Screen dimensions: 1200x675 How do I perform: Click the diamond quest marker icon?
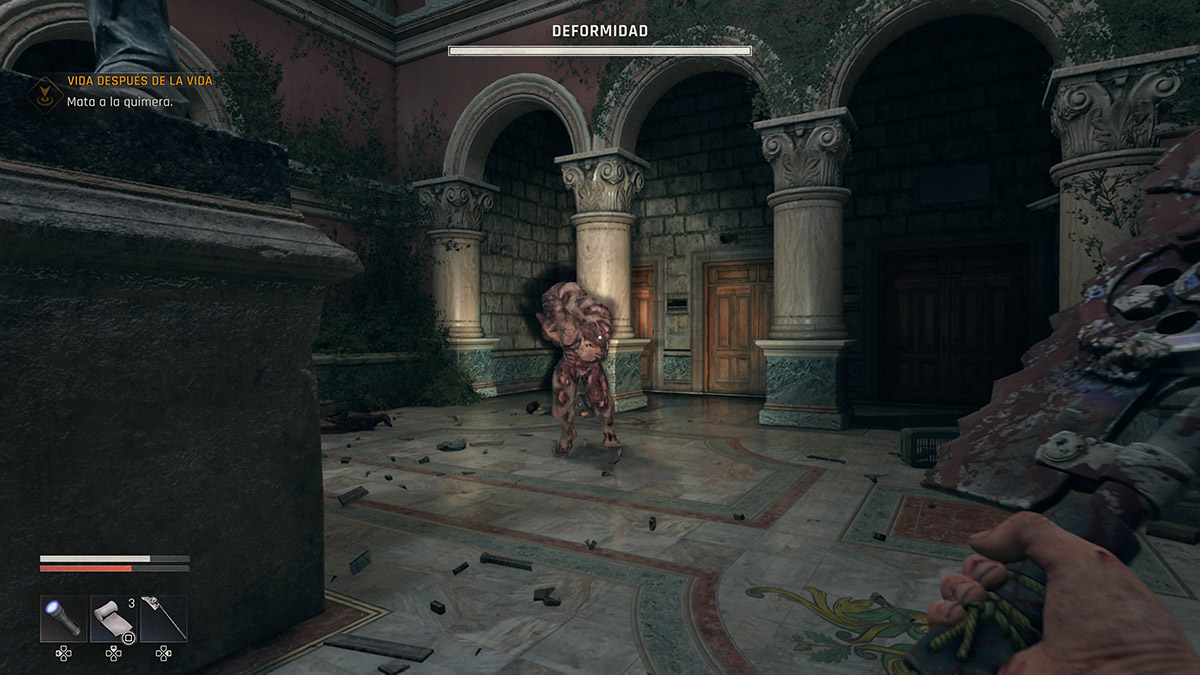(43, 92)
